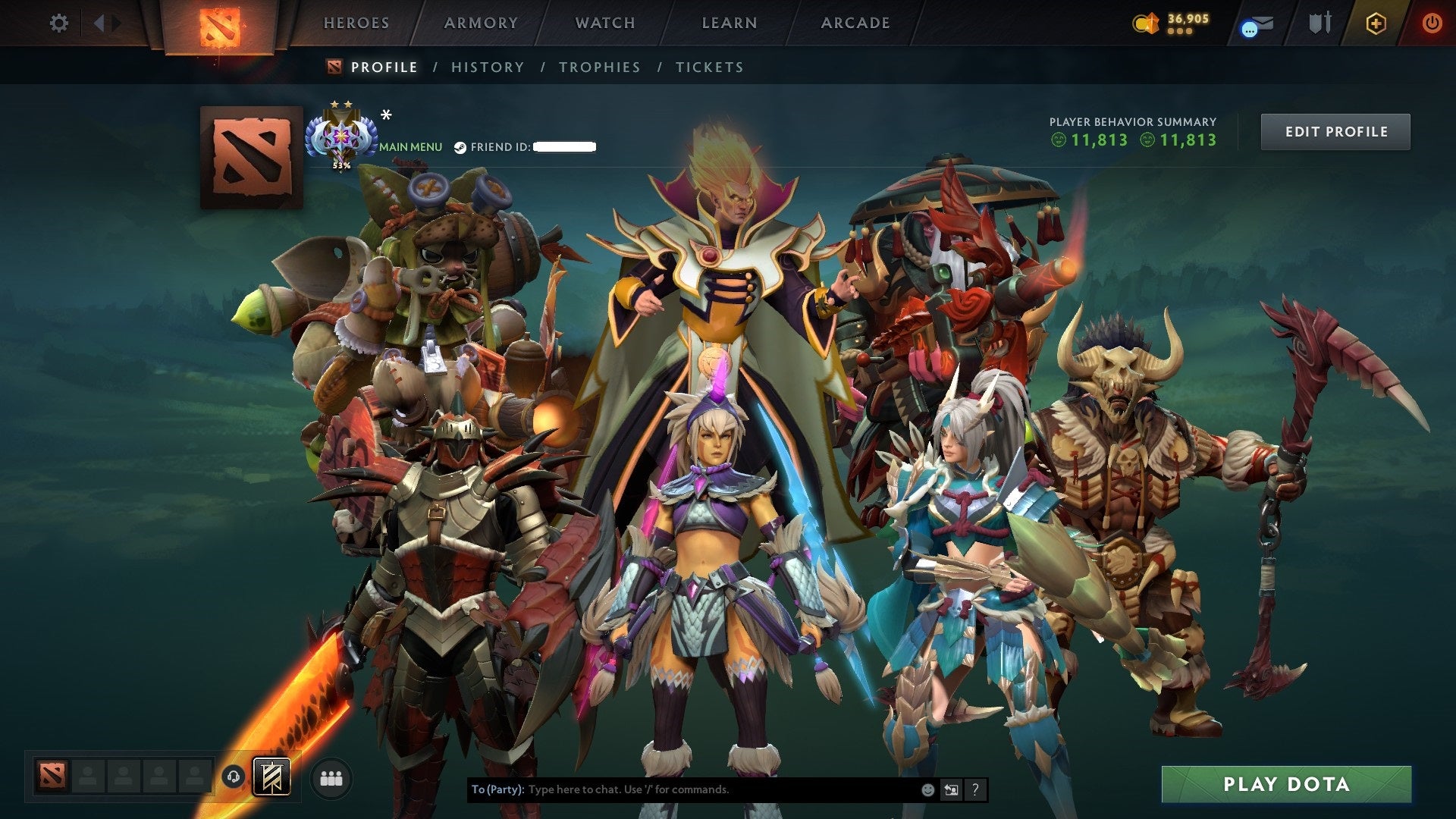Open the guild banner icon
Image resolution: width=1456 pixels, height=819 pixels.
tap(273, 777)
